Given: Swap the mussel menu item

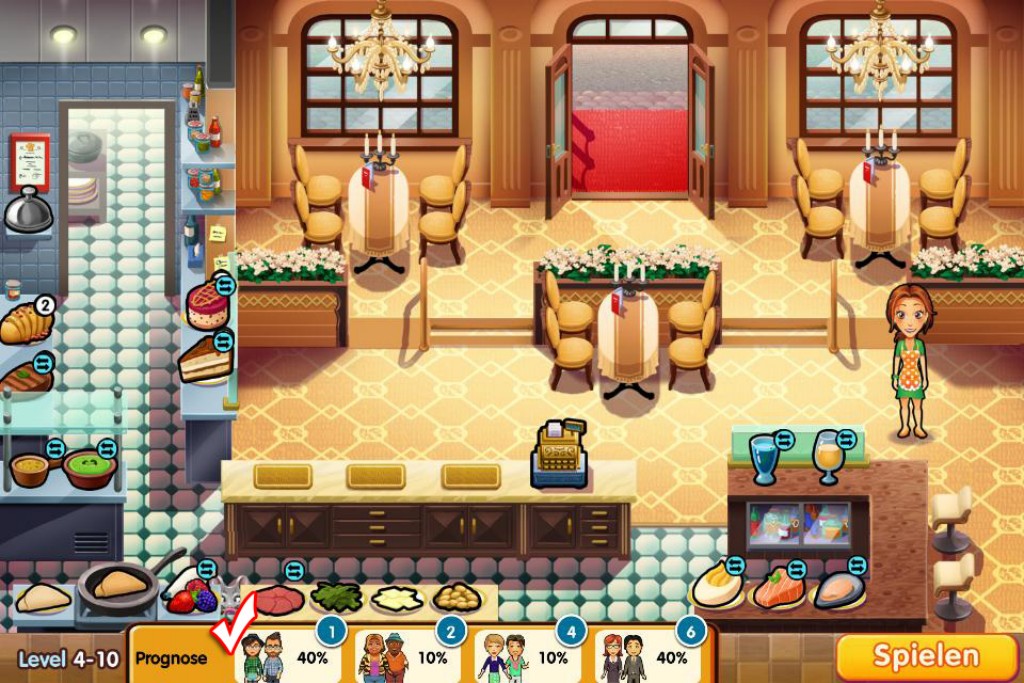Looking at the screenshot, I should (855, 566).
